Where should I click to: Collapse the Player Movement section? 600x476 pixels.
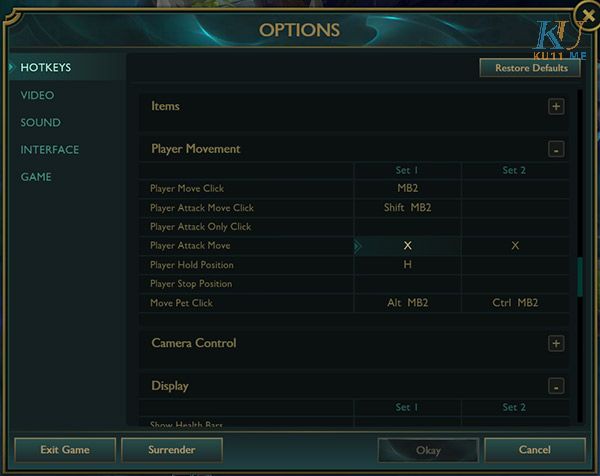point(556,150)
